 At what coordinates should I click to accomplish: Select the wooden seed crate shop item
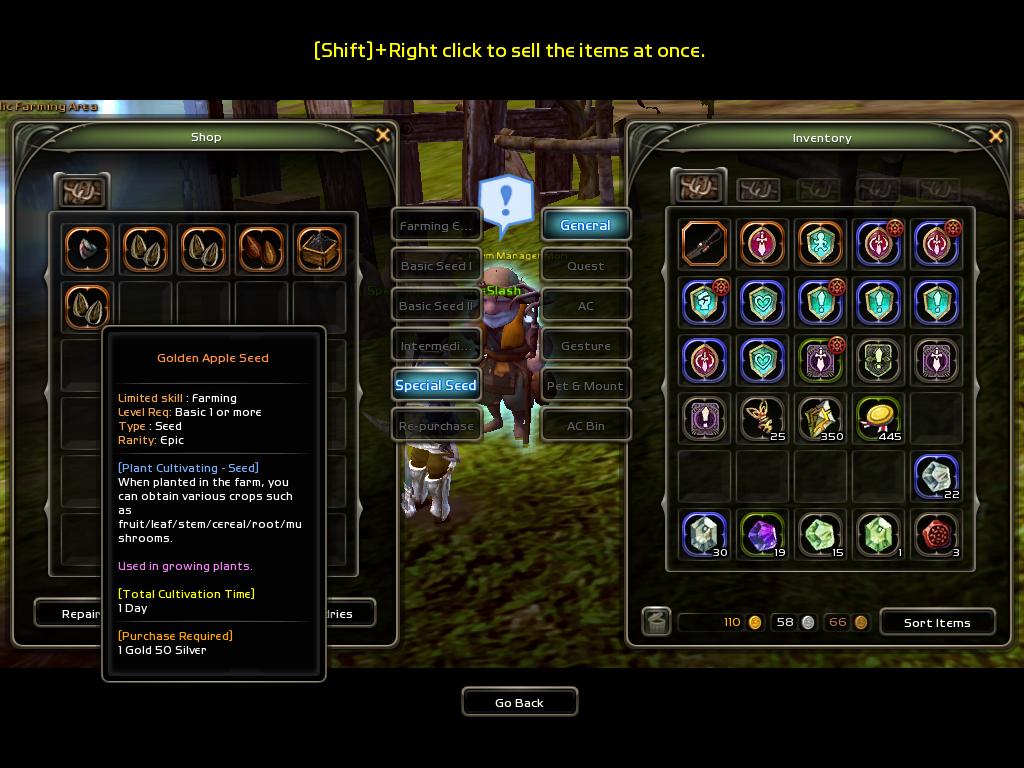pyautogui.click(x=319, y=248)
